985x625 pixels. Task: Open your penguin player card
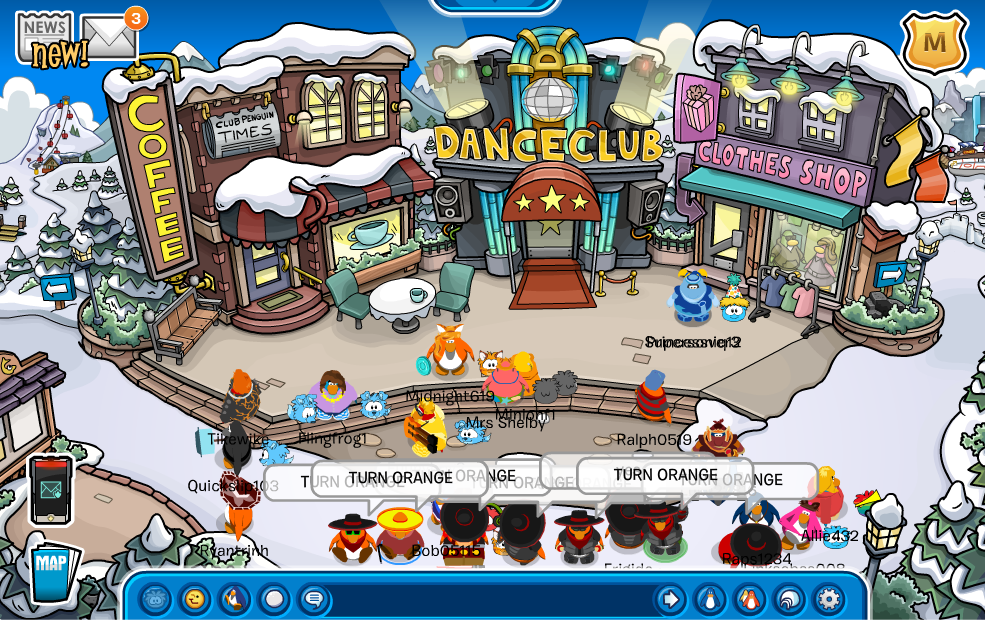(x=710, y=599)
